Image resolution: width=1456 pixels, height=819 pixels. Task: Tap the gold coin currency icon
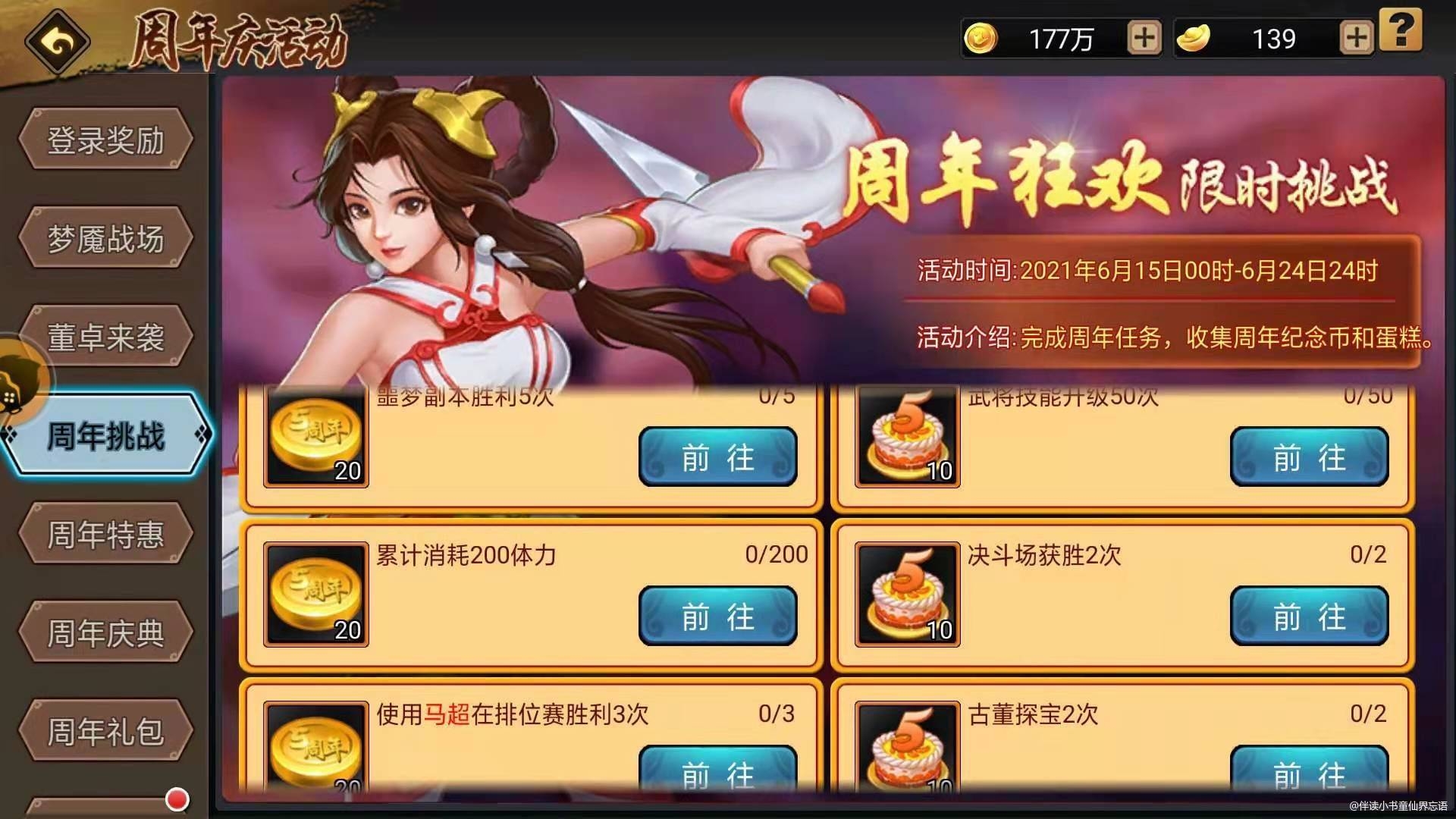pos(981,37)
